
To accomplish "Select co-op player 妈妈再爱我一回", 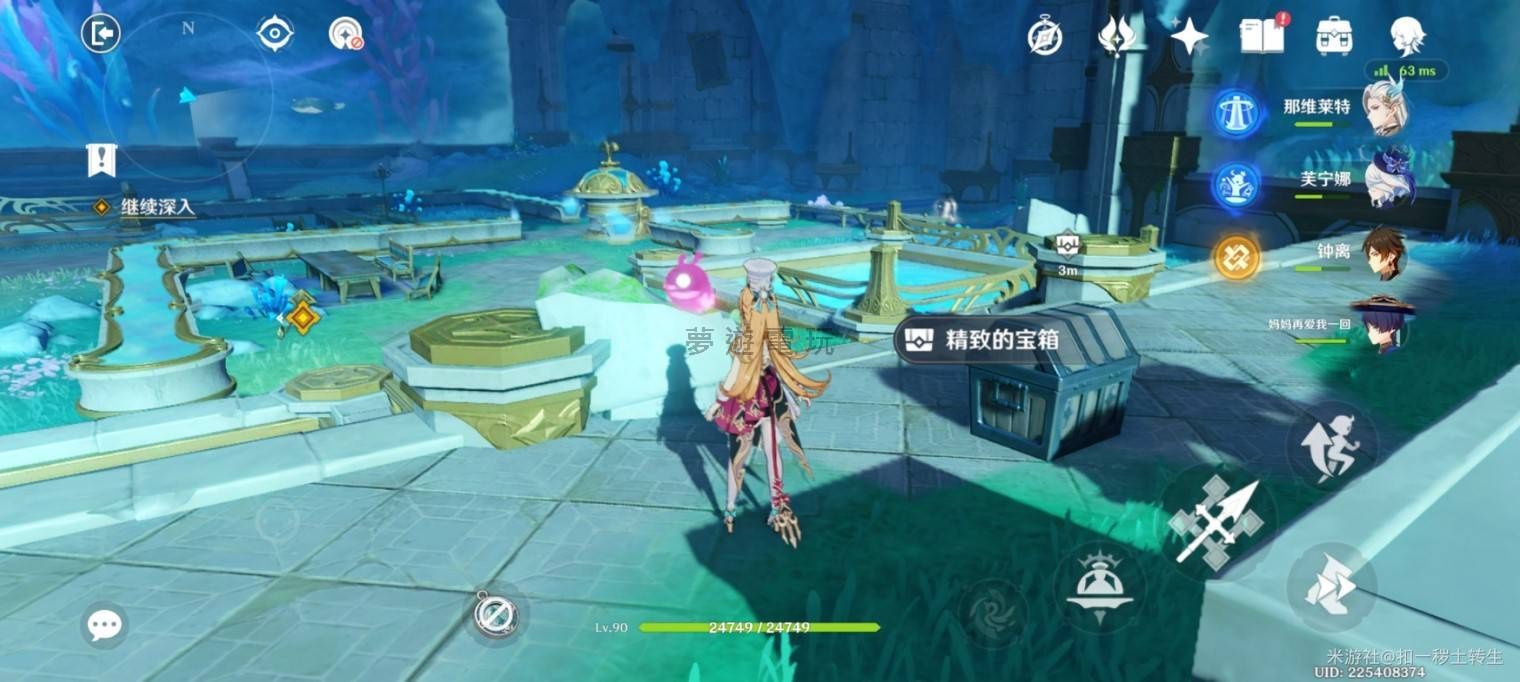I will 1384,324.
